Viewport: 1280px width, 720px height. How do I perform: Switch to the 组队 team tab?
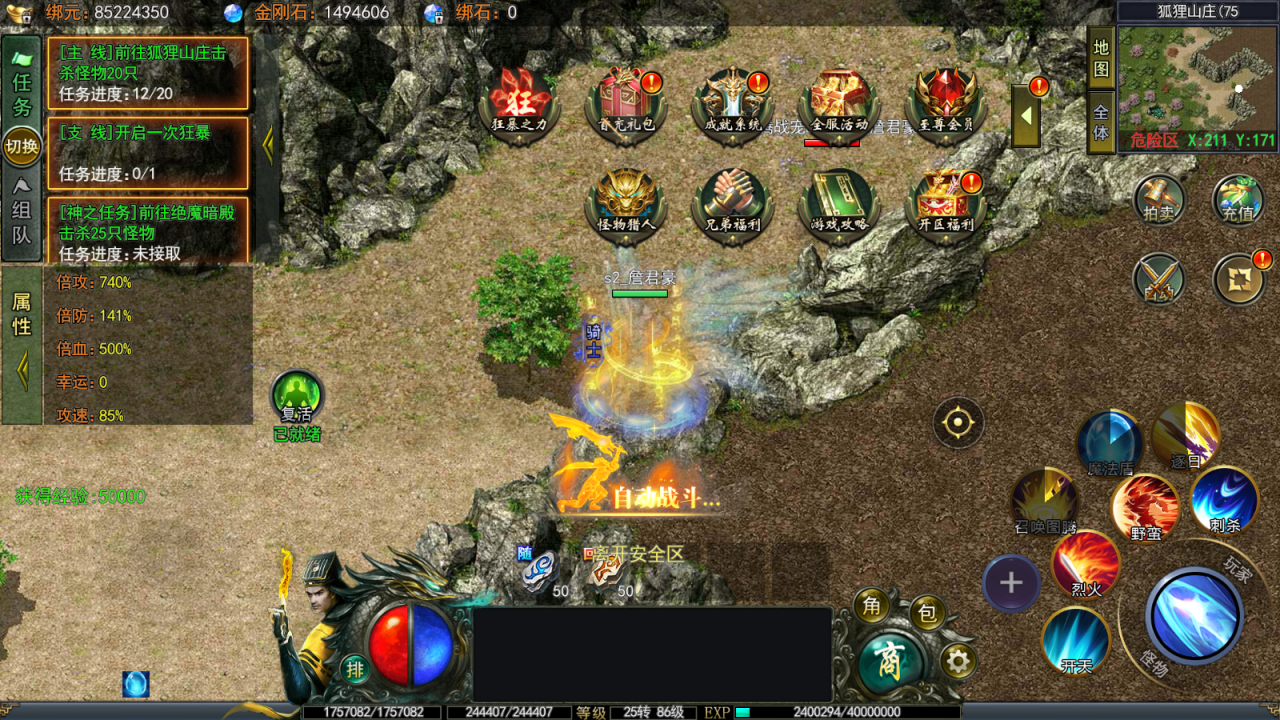point(21,220)
